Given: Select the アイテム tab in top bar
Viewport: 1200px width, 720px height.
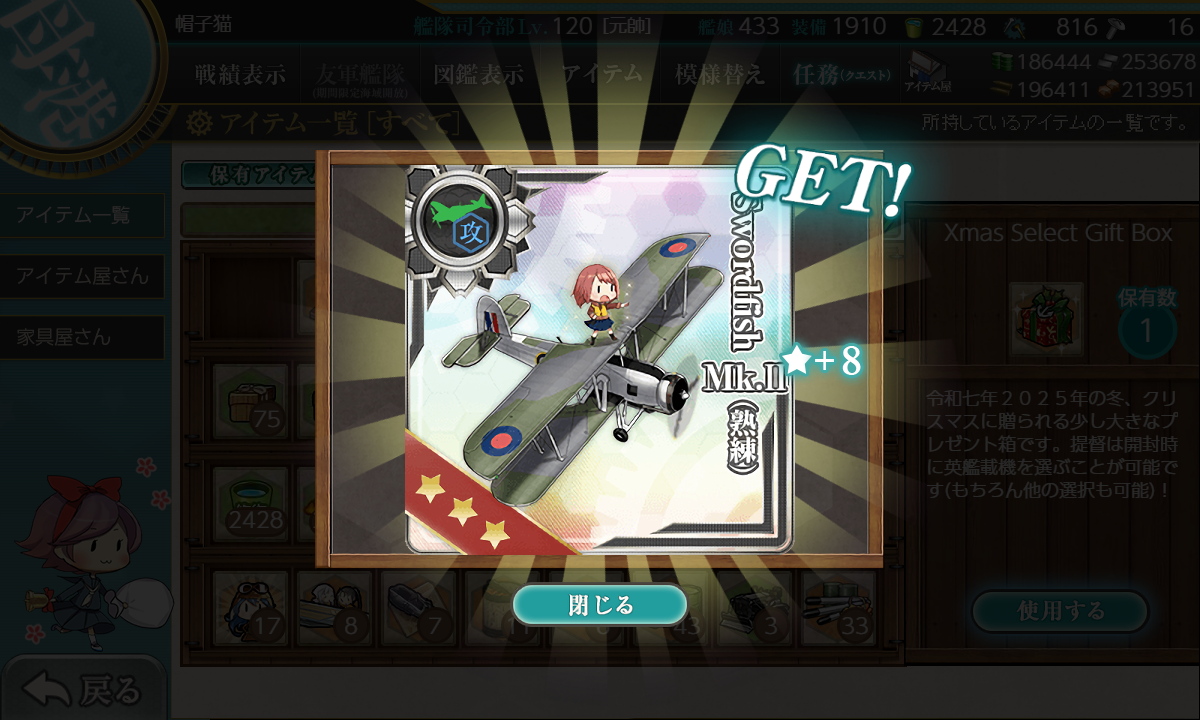Looking at the screenshot, I should point(601,75).
